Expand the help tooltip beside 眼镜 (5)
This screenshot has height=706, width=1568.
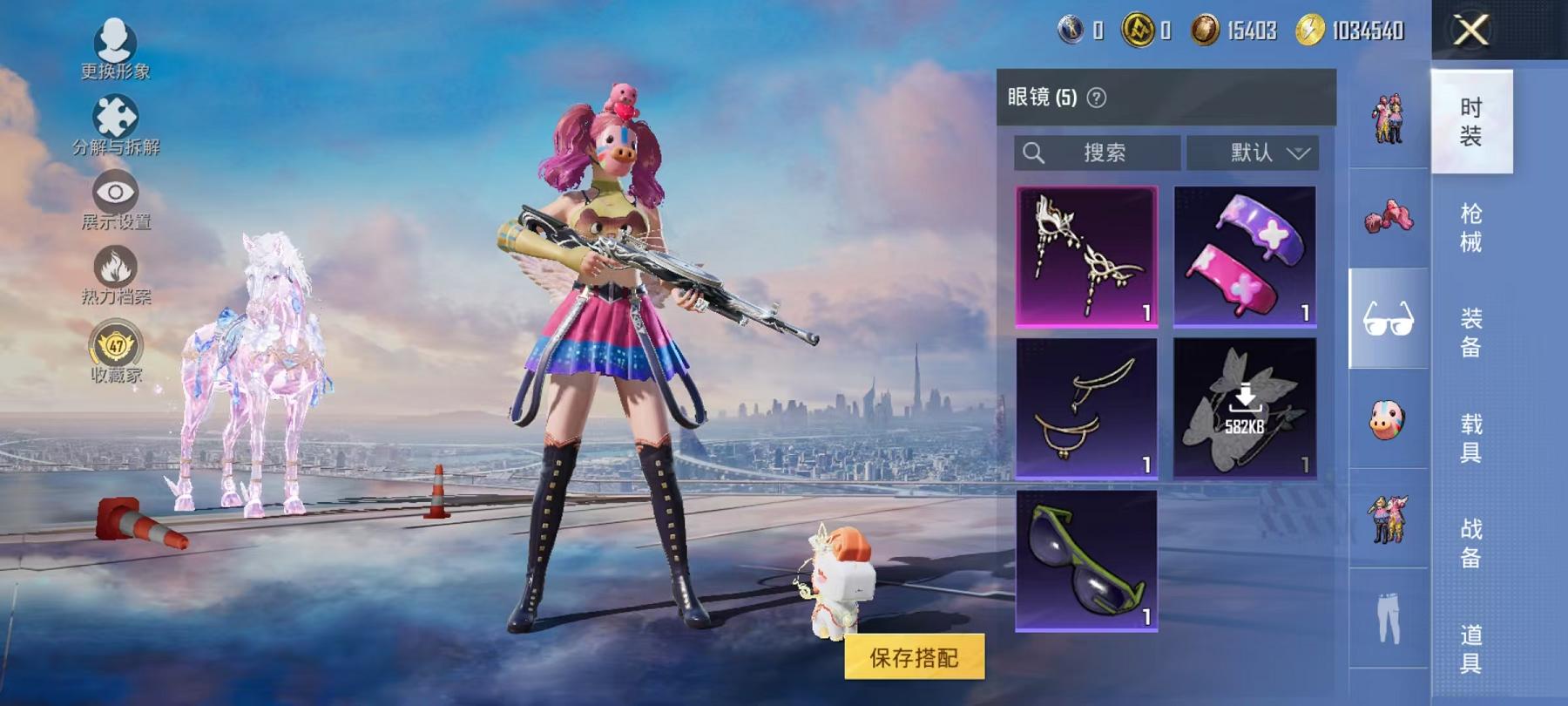[1094, 98]
